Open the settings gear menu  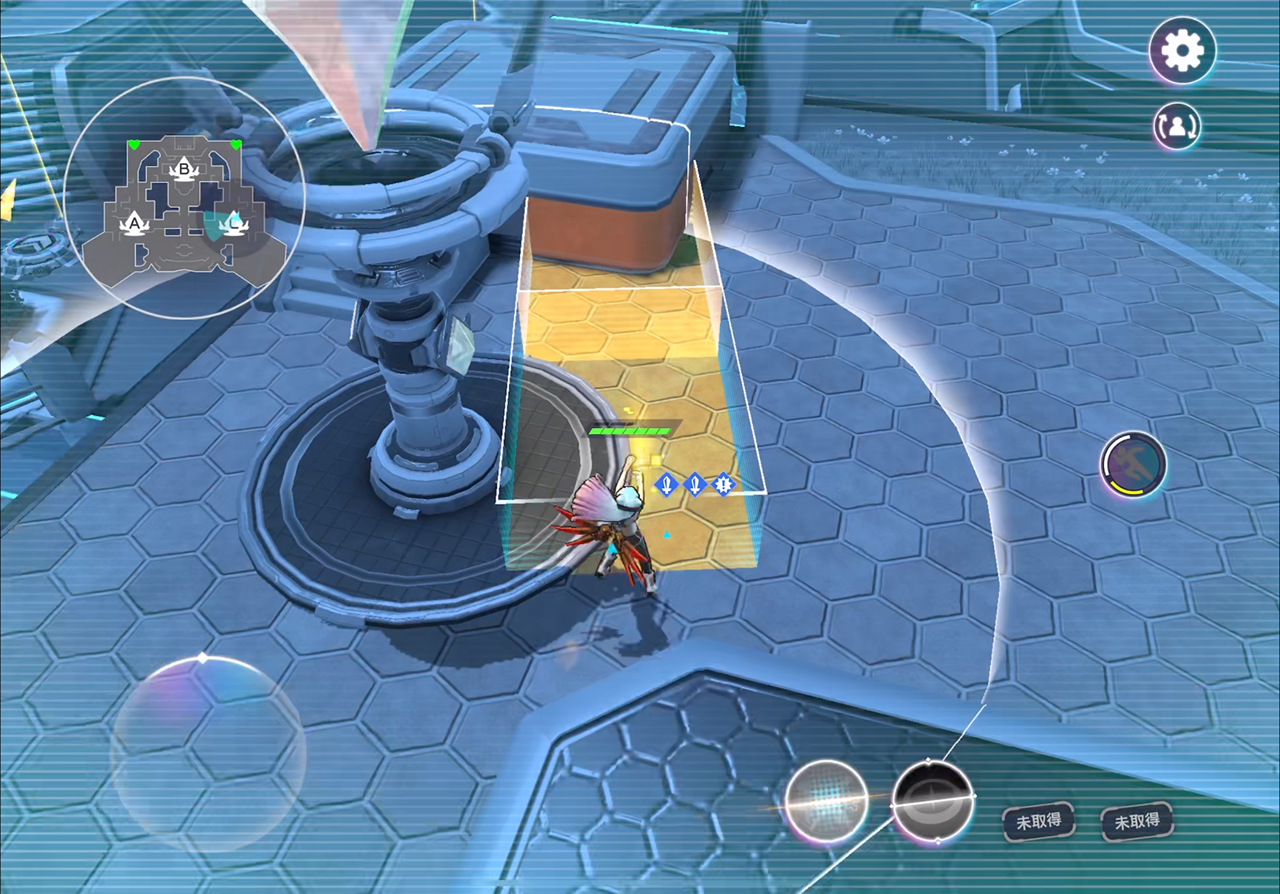tap(1182, 49)
